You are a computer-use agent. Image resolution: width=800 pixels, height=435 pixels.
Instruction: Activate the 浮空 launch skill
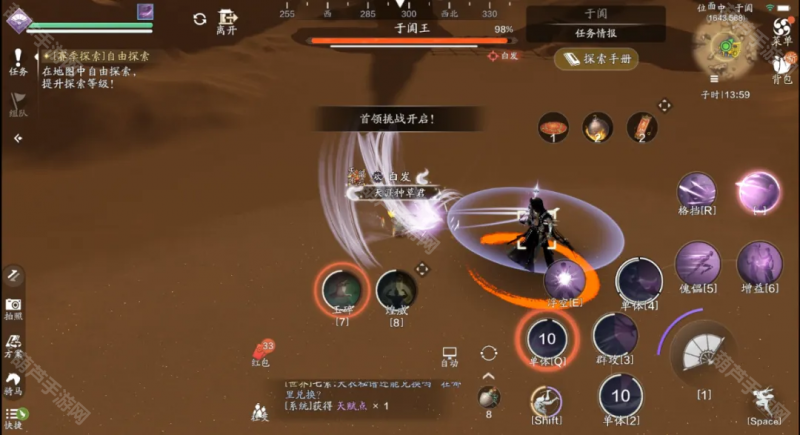(x=565, y=279)
